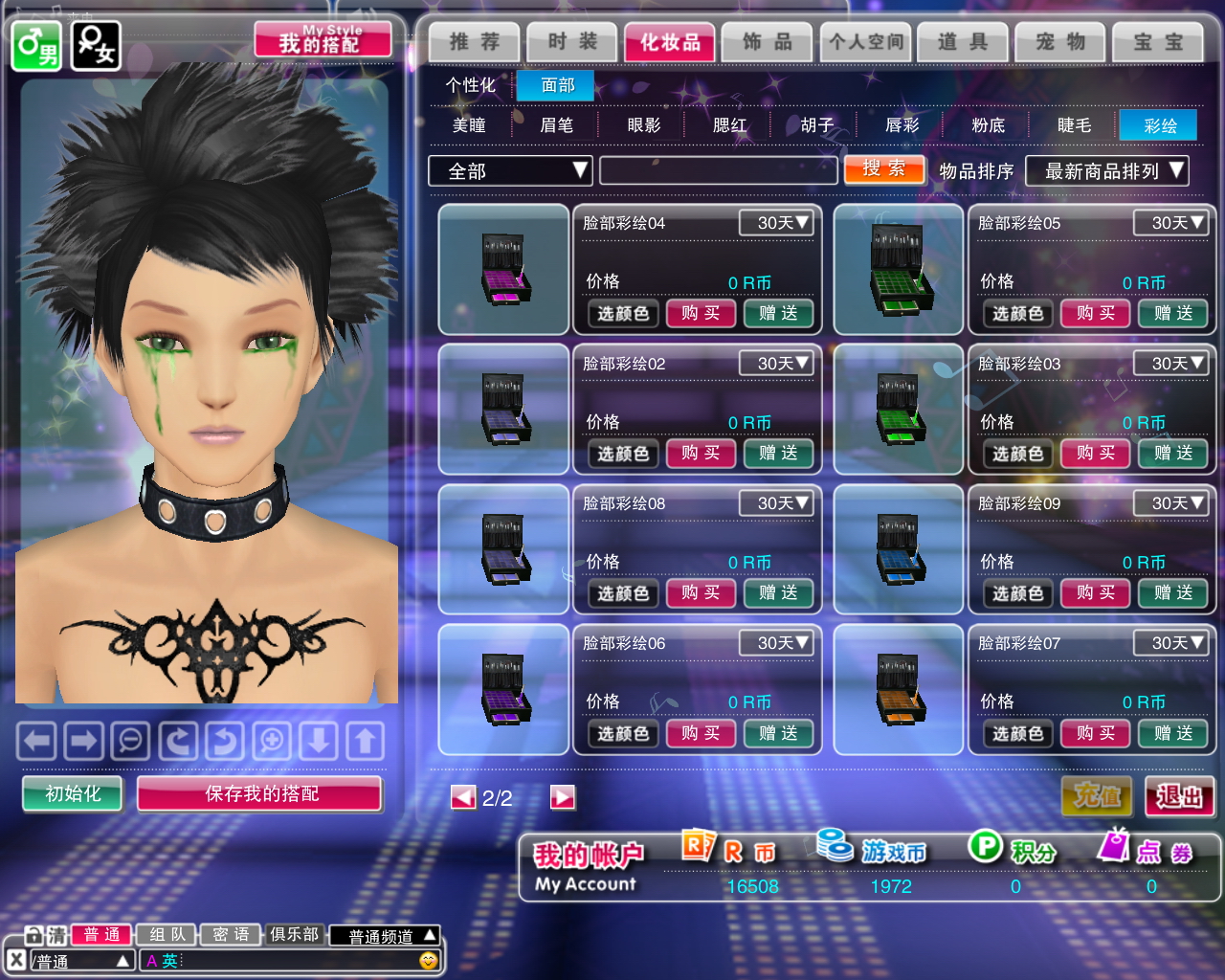Open the 个性化 personalization section
Screen dimensions: 1225x980
pos(470,85)
